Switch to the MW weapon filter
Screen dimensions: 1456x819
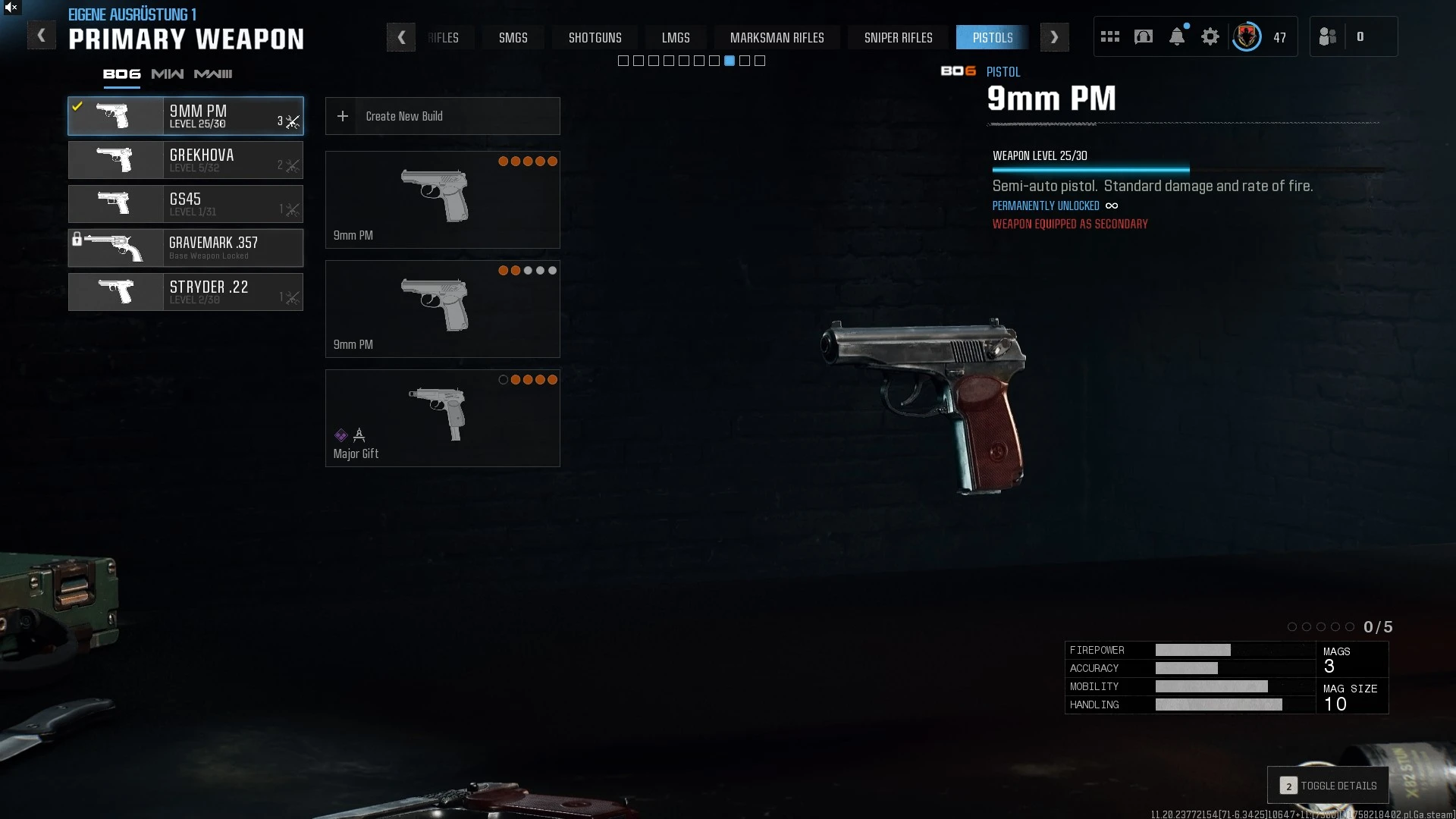click(167, 74)
